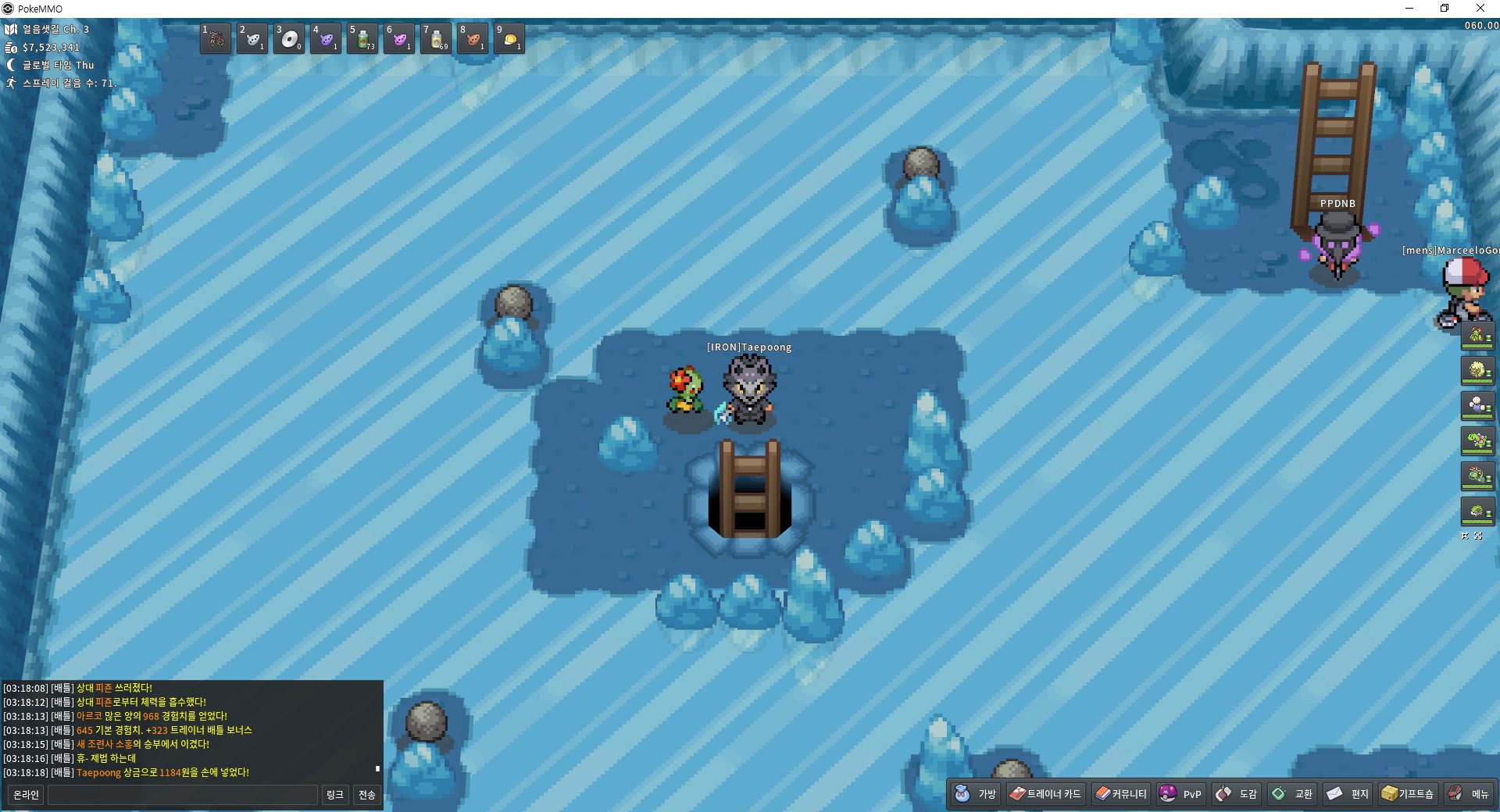This screenshot has height=812, width=1500.
Task: Click the chat link (링크) button
Action: (x=334, y=795)
